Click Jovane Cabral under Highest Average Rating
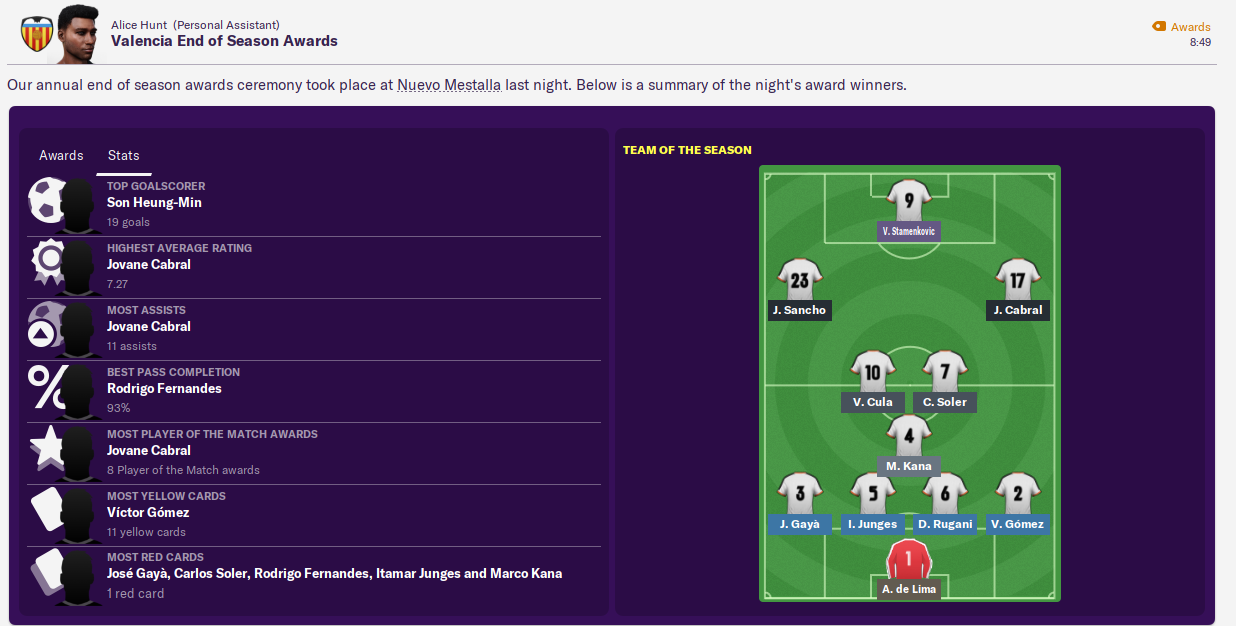The image size is (1236, 626). pyautogui.click(x=148, y=265)
